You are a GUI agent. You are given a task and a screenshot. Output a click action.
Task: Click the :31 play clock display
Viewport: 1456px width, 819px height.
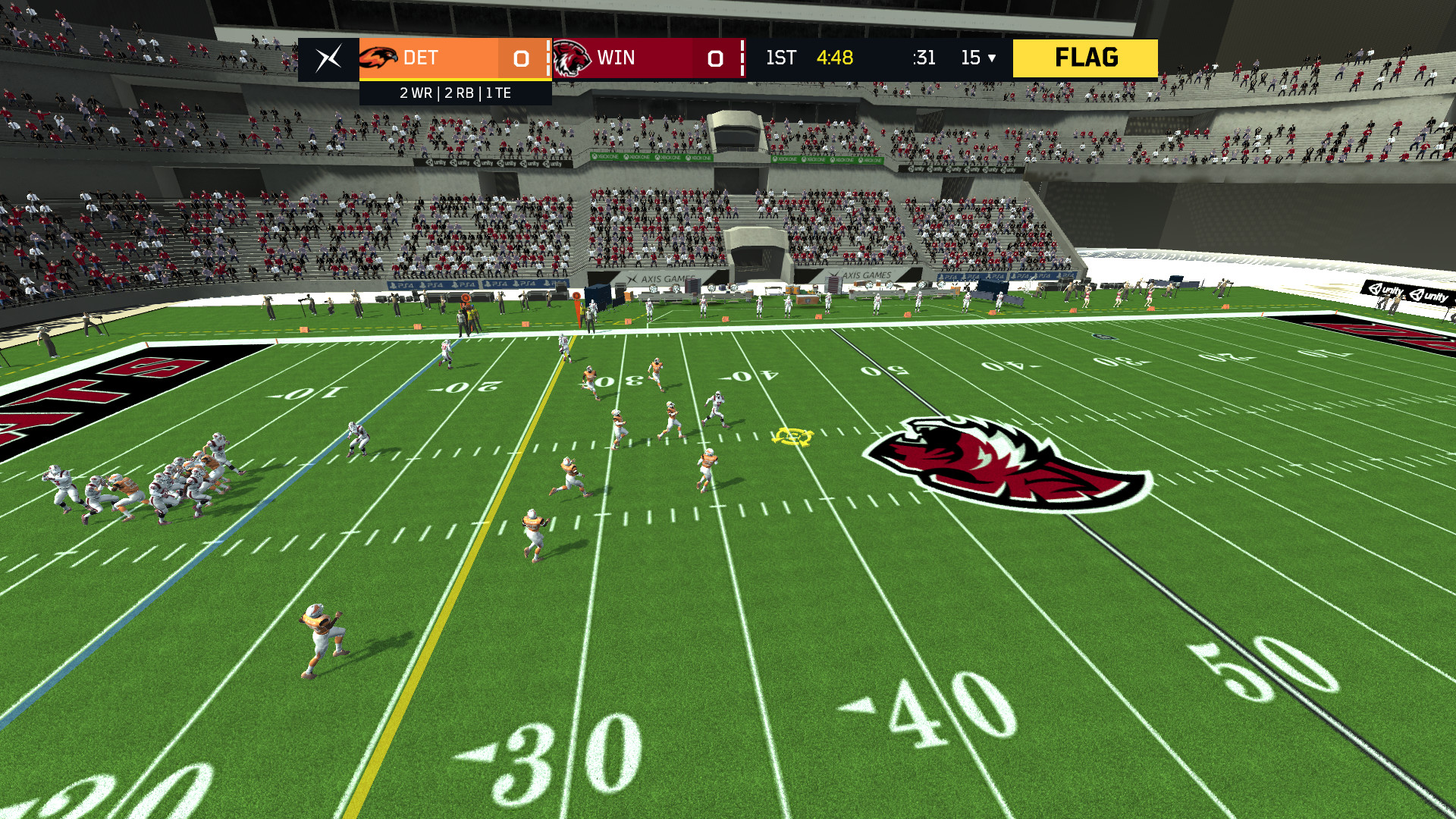(923, 57)
